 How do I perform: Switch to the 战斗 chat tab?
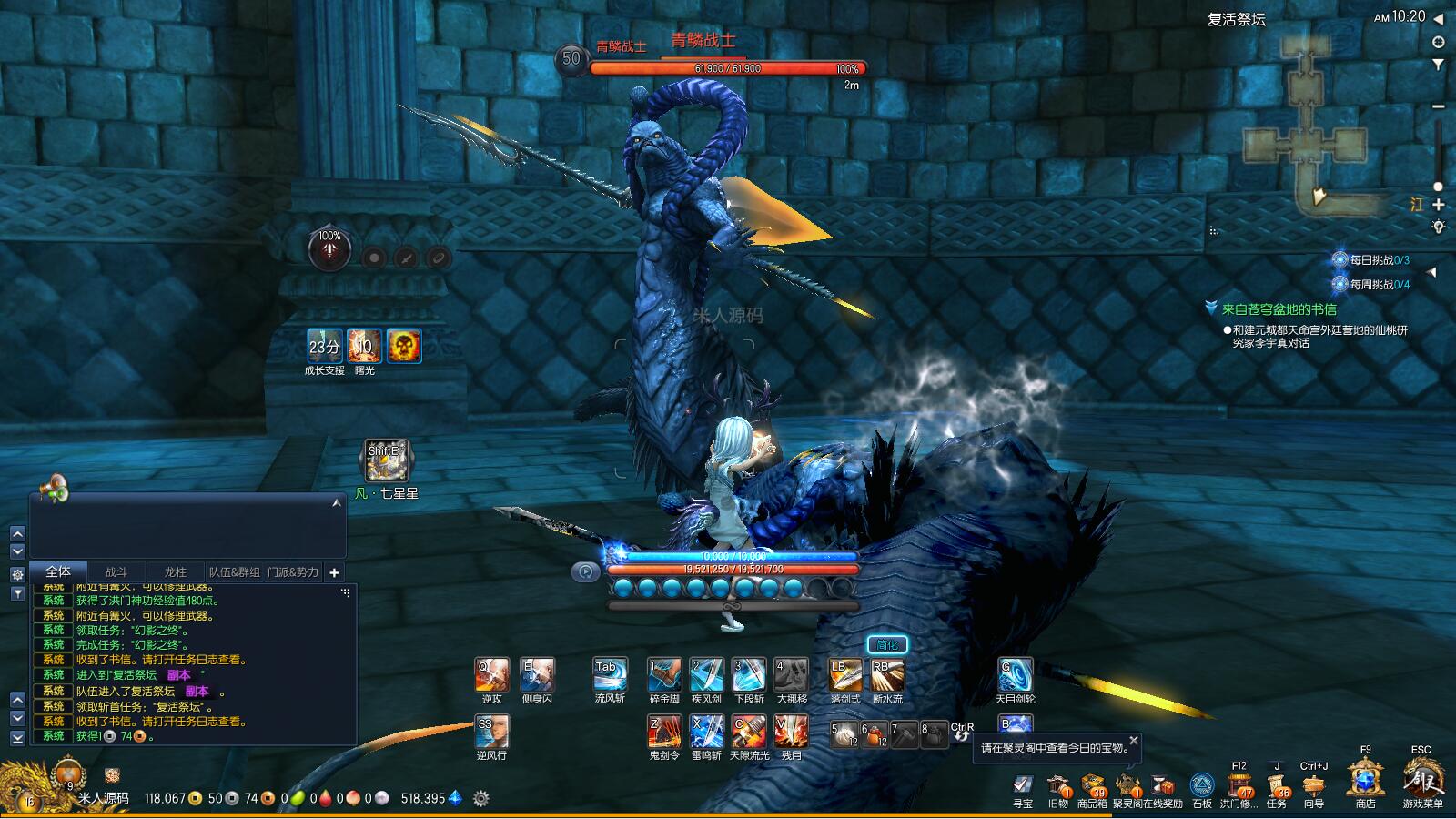coord(116,572)
